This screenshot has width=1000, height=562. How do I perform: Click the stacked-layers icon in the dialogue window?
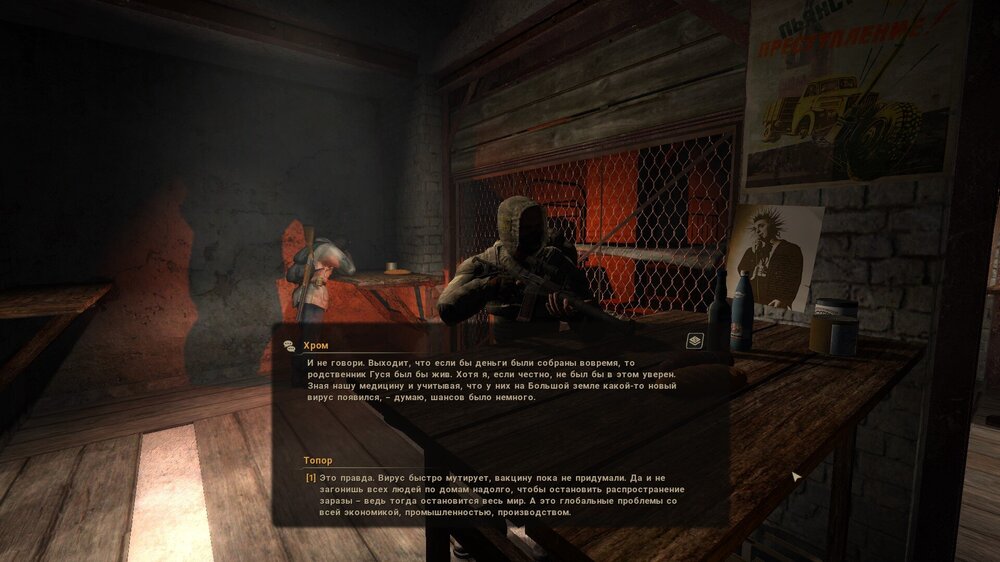pos(695,341)
